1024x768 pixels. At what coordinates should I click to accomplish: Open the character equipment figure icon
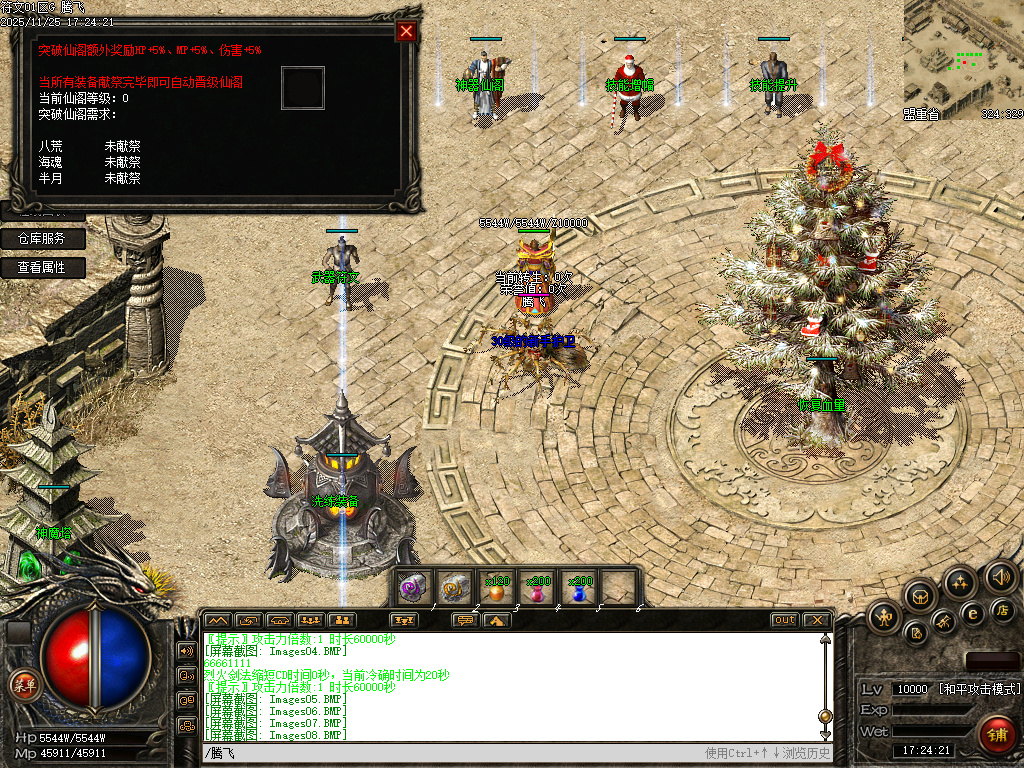click(885, 617)
